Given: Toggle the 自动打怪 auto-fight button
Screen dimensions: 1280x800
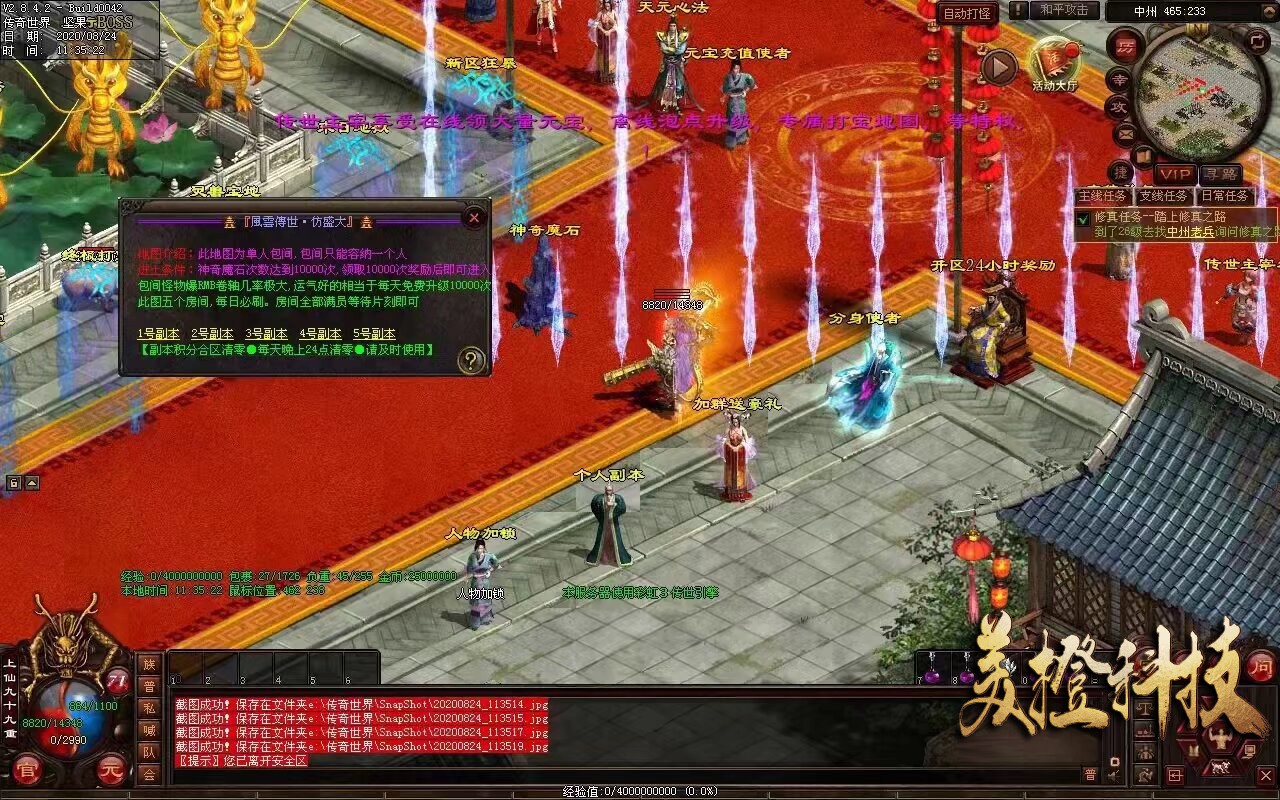Looking at the screenshot, I should (968, 13).
